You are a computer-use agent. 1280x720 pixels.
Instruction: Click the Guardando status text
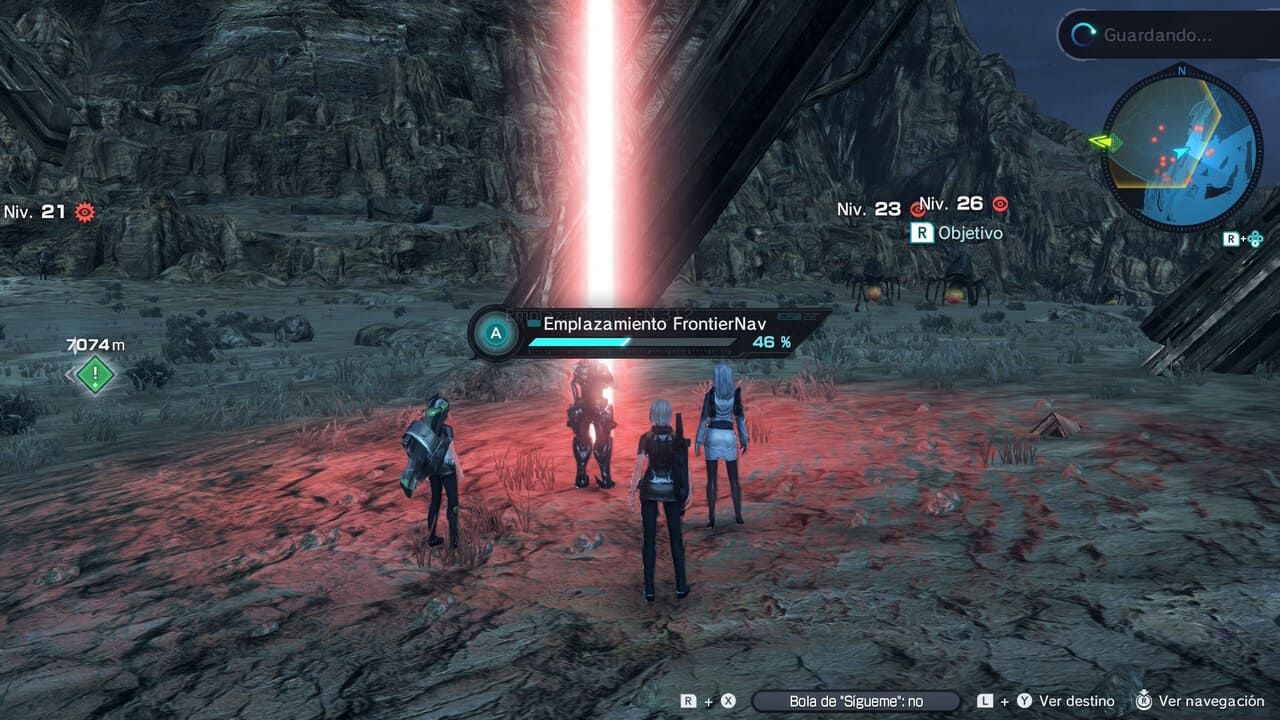tap(1160, 35)
